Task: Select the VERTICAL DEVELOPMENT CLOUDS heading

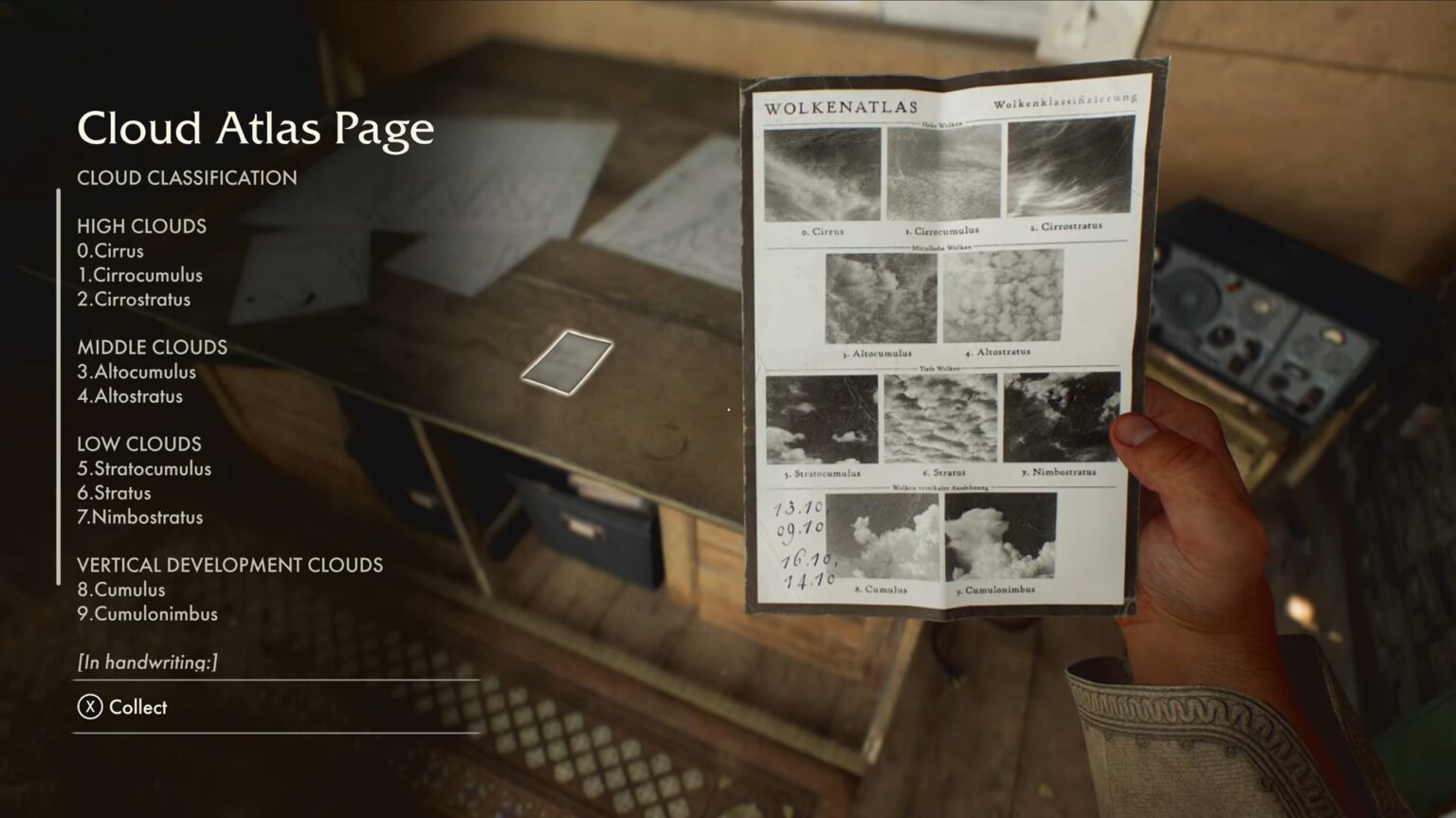Action: (230, 564)
